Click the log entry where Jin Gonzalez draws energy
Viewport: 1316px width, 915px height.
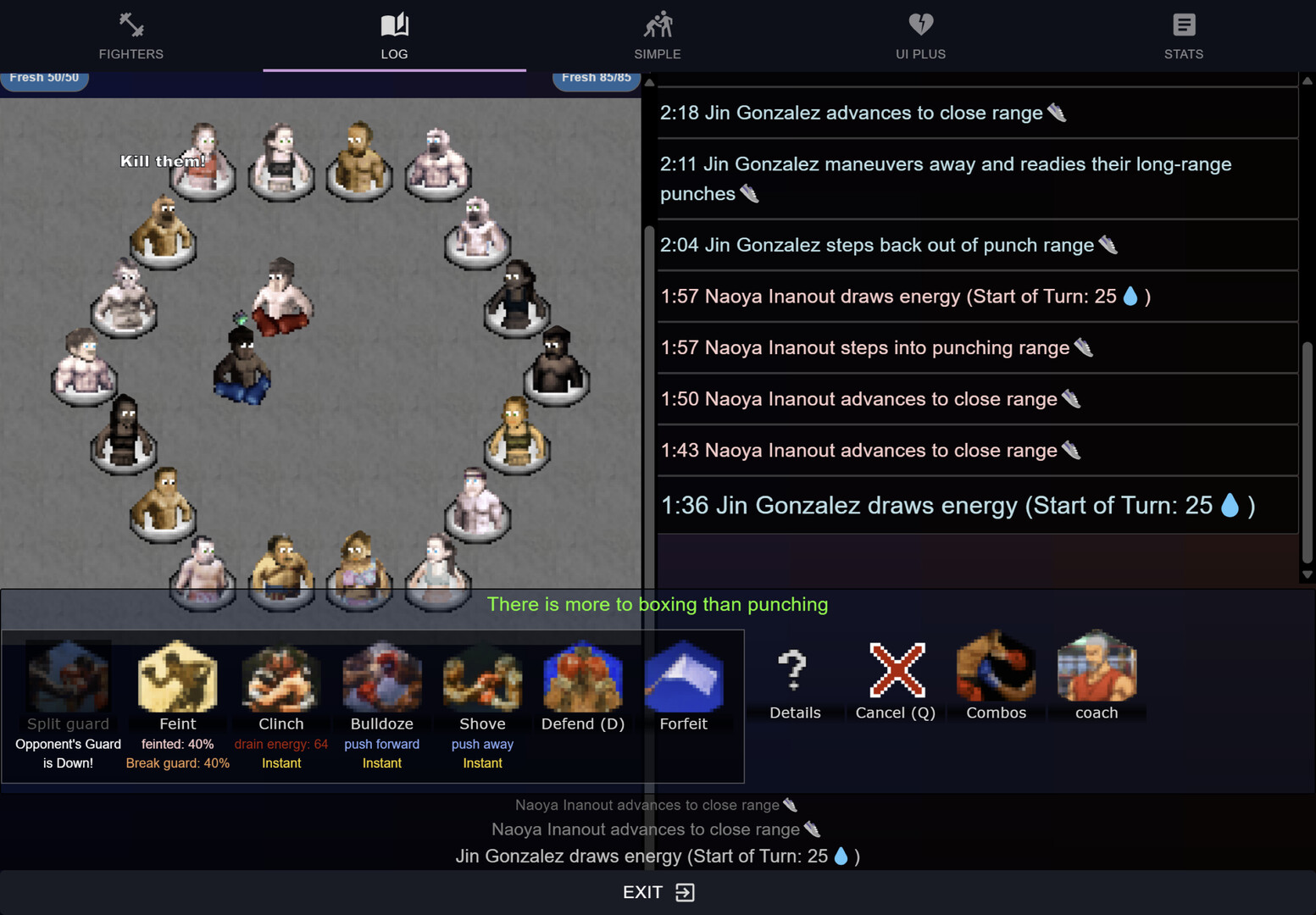(957, 505)
